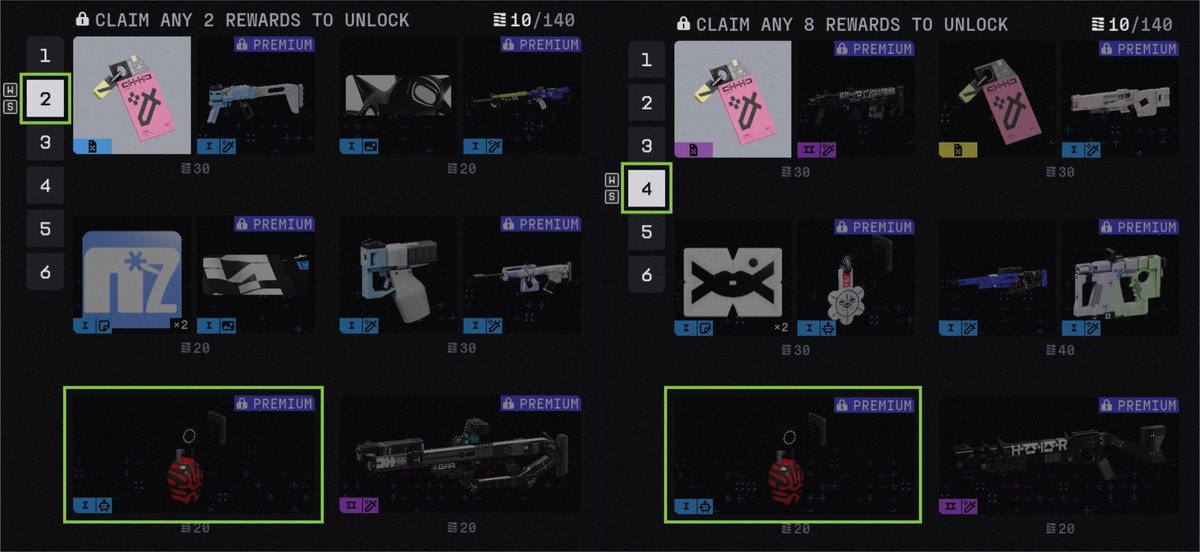1200x552 pixels.
Task: Select the pink keycard with the purple tag
Action: point(732,98)
